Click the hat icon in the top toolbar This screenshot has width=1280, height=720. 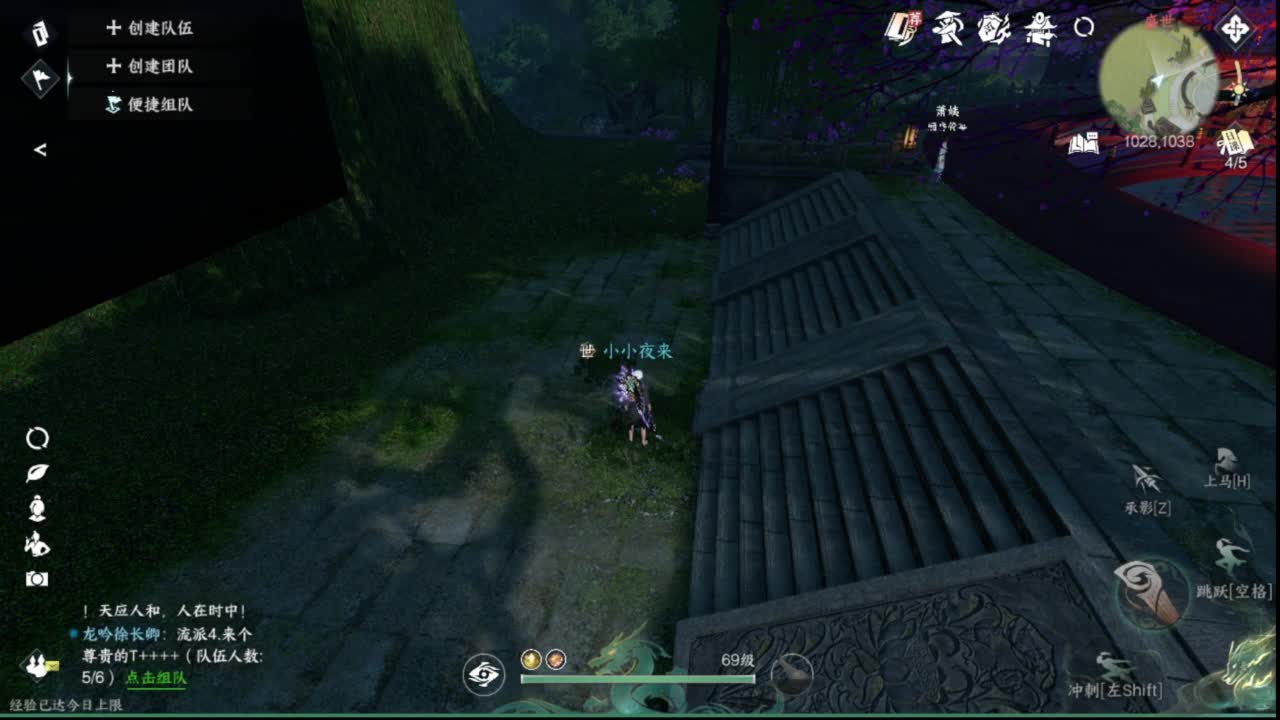pyautogui.click(x=947, y=30)
